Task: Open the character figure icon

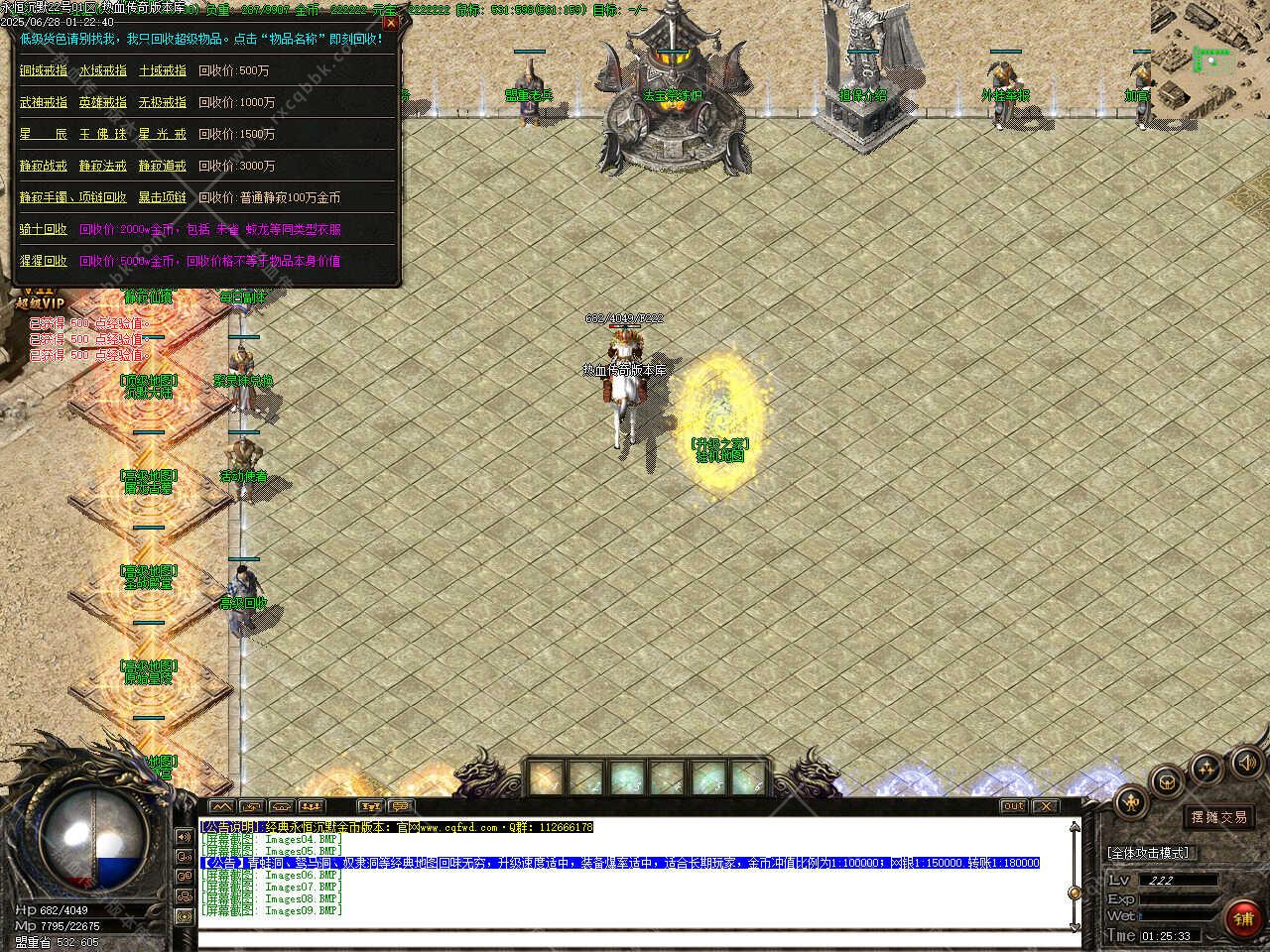Action: tap(1131, 802)
